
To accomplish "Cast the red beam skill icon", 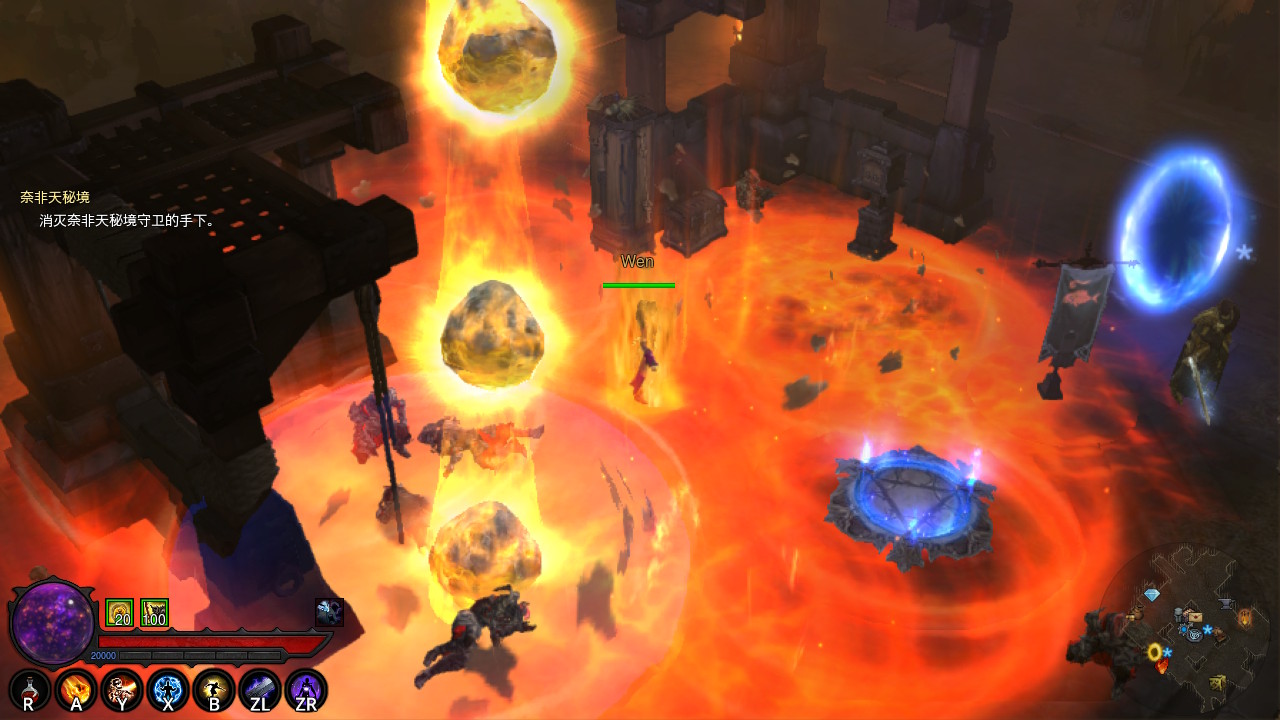I will tap(122, 691).
